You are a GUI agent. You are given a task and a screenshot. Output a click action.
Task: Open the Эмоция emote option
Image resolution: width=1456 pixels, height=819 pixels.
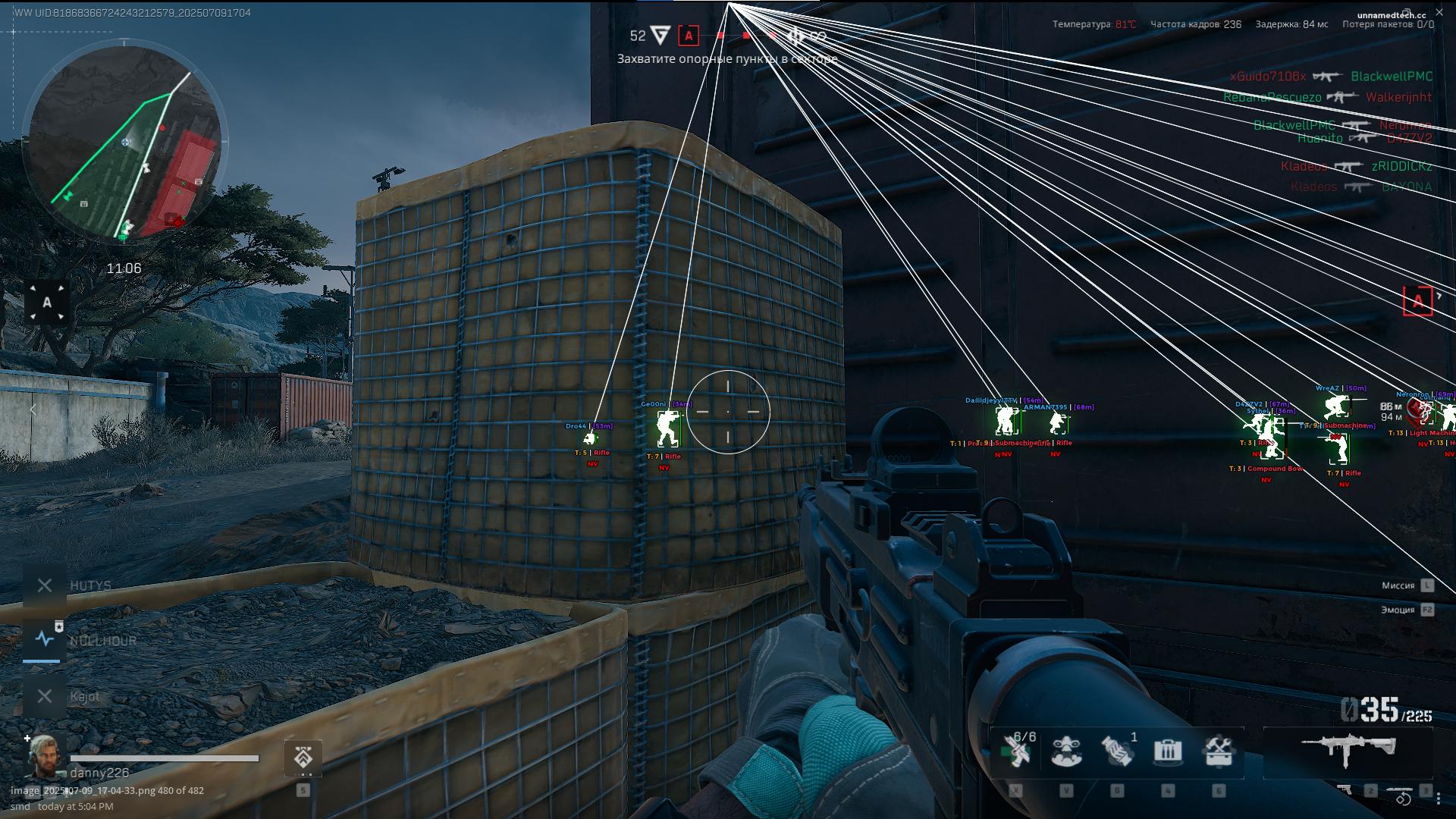click(1398, 610)
